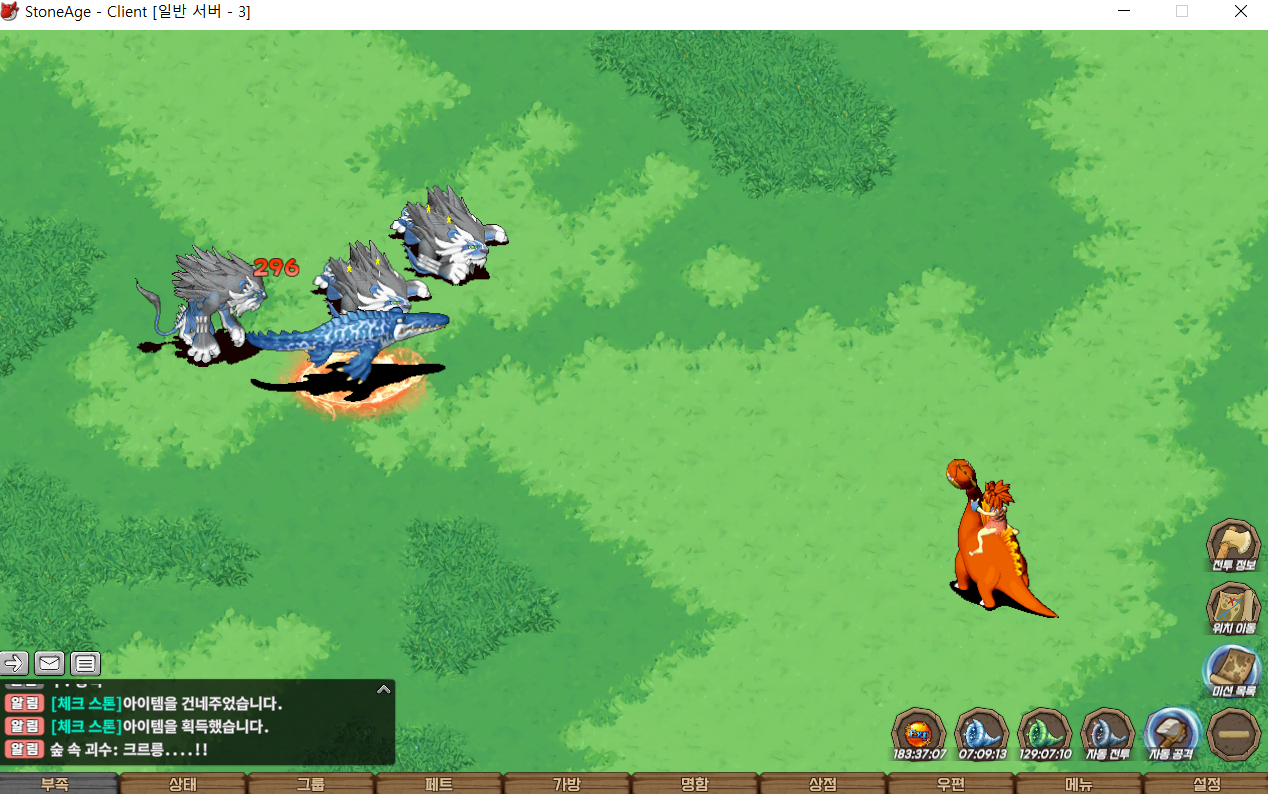Expand the chat log with up arrow

click(383, 689)
